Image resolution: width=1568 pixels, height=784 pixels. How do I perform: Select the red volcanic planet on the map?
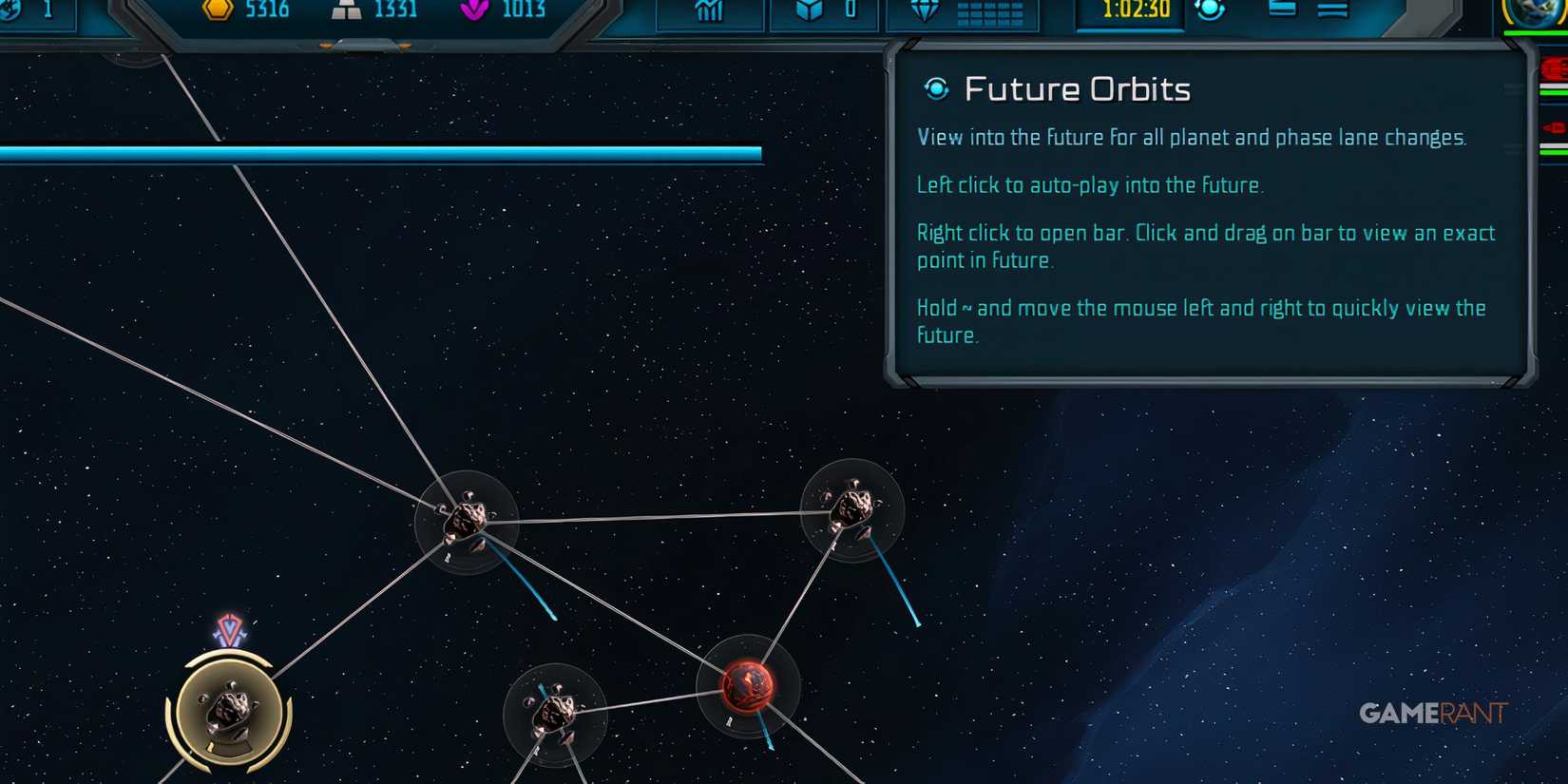(x=747, y=686)
